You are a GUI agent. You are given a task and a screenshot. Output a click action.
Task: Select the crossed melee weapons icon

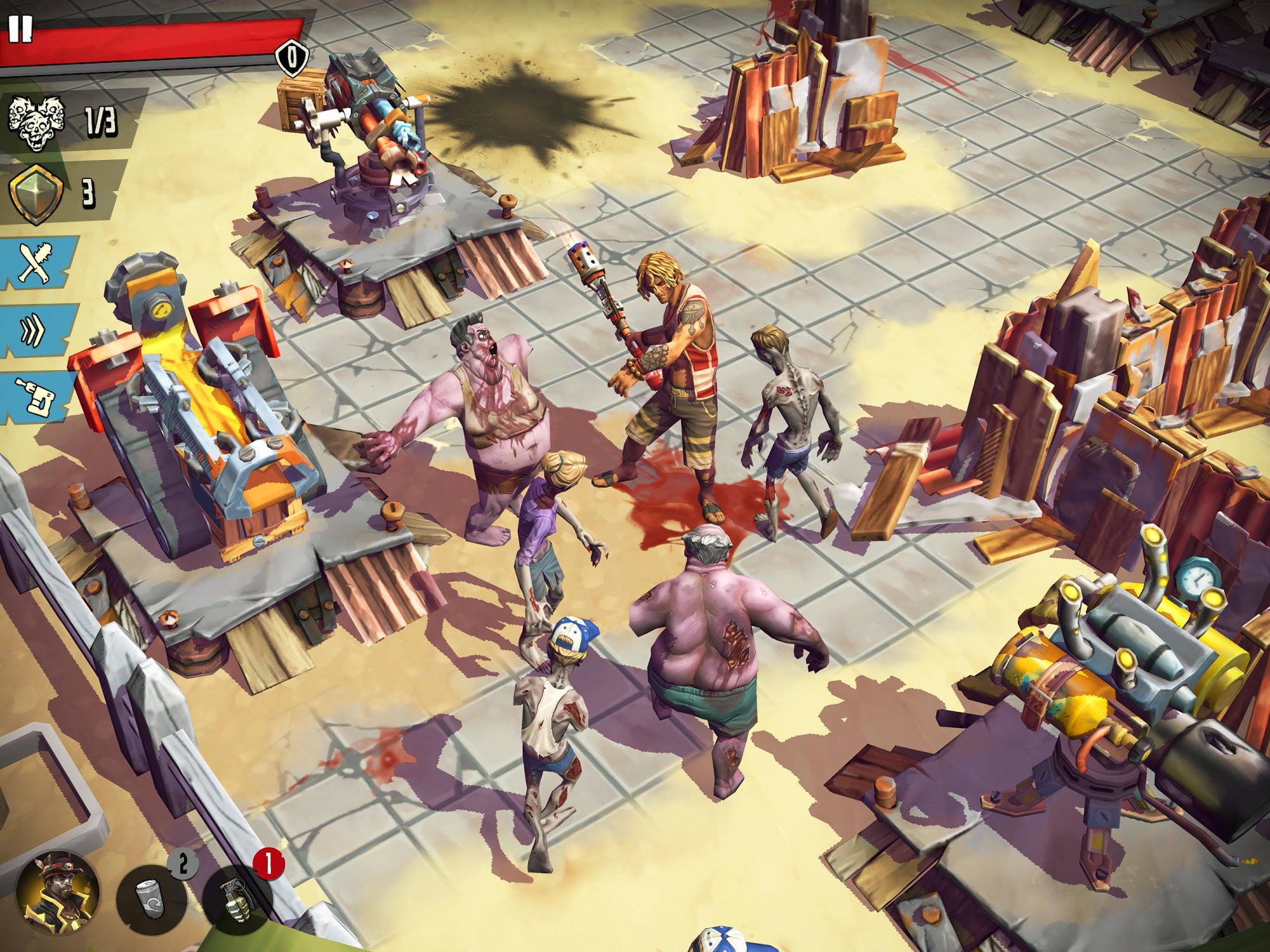[x=35, y=261]
